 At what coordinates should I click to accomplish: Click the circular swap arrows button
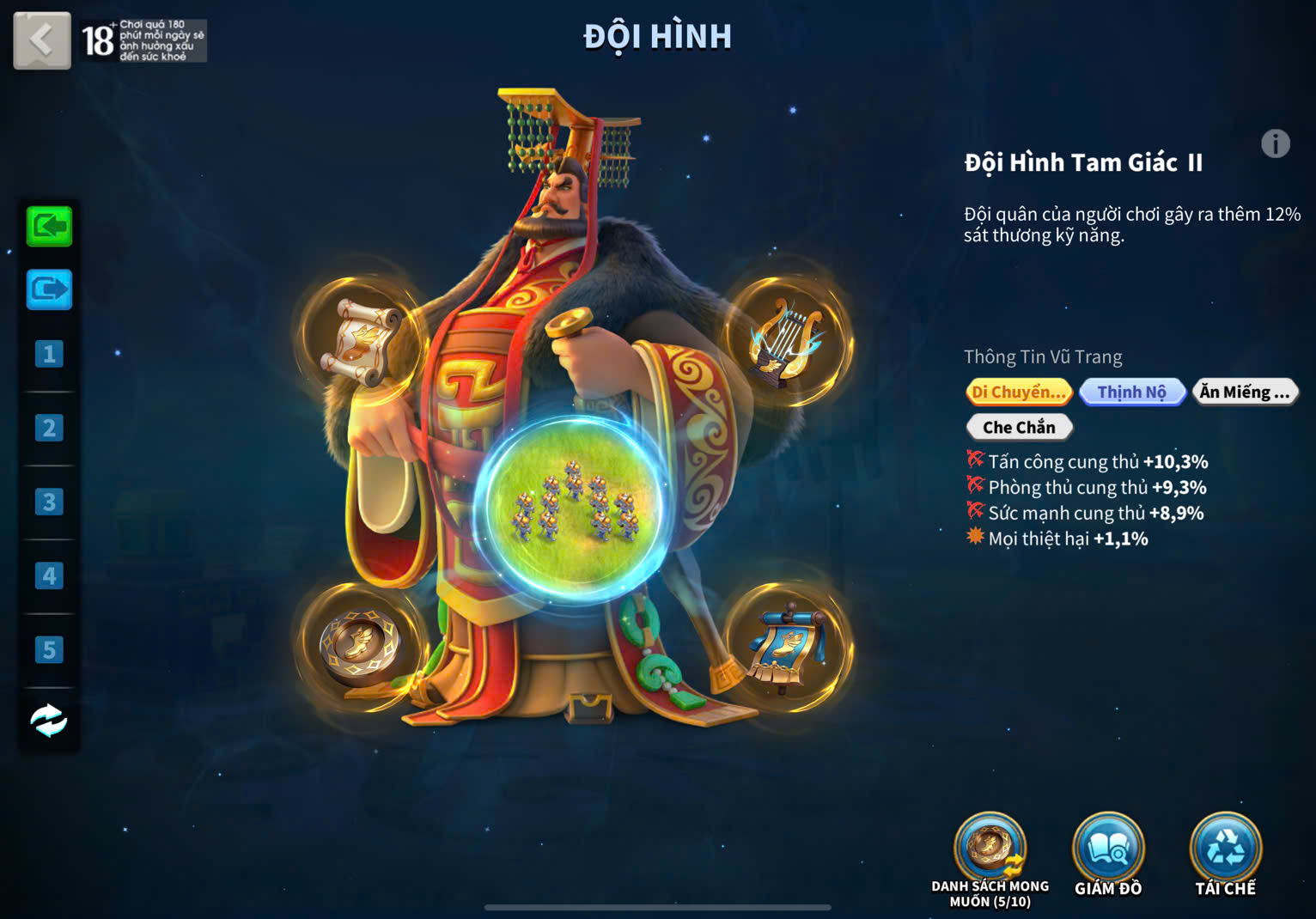point(49,721)
